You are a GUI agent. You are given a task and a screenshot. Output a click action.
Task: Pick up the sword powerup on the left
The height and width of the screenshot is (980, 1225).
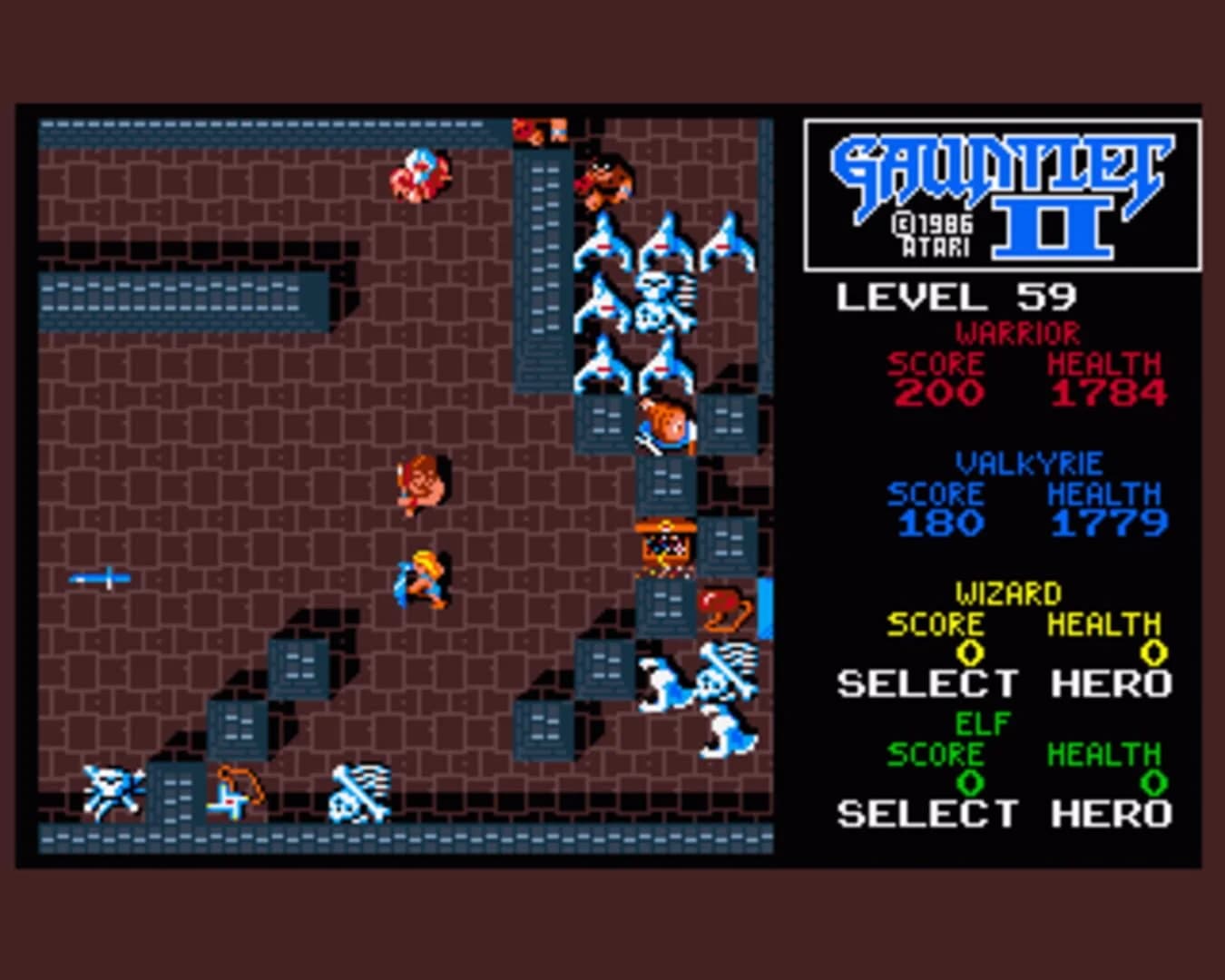tap(98, 577)
